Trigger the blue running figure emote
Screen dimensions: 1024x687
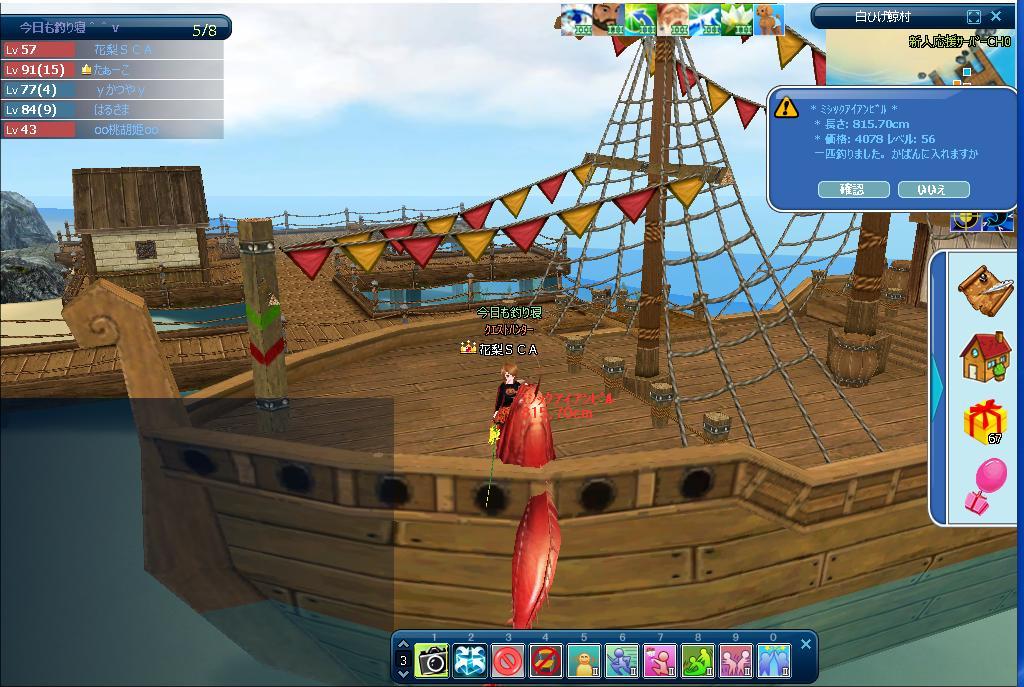click(x=622, y=661)
